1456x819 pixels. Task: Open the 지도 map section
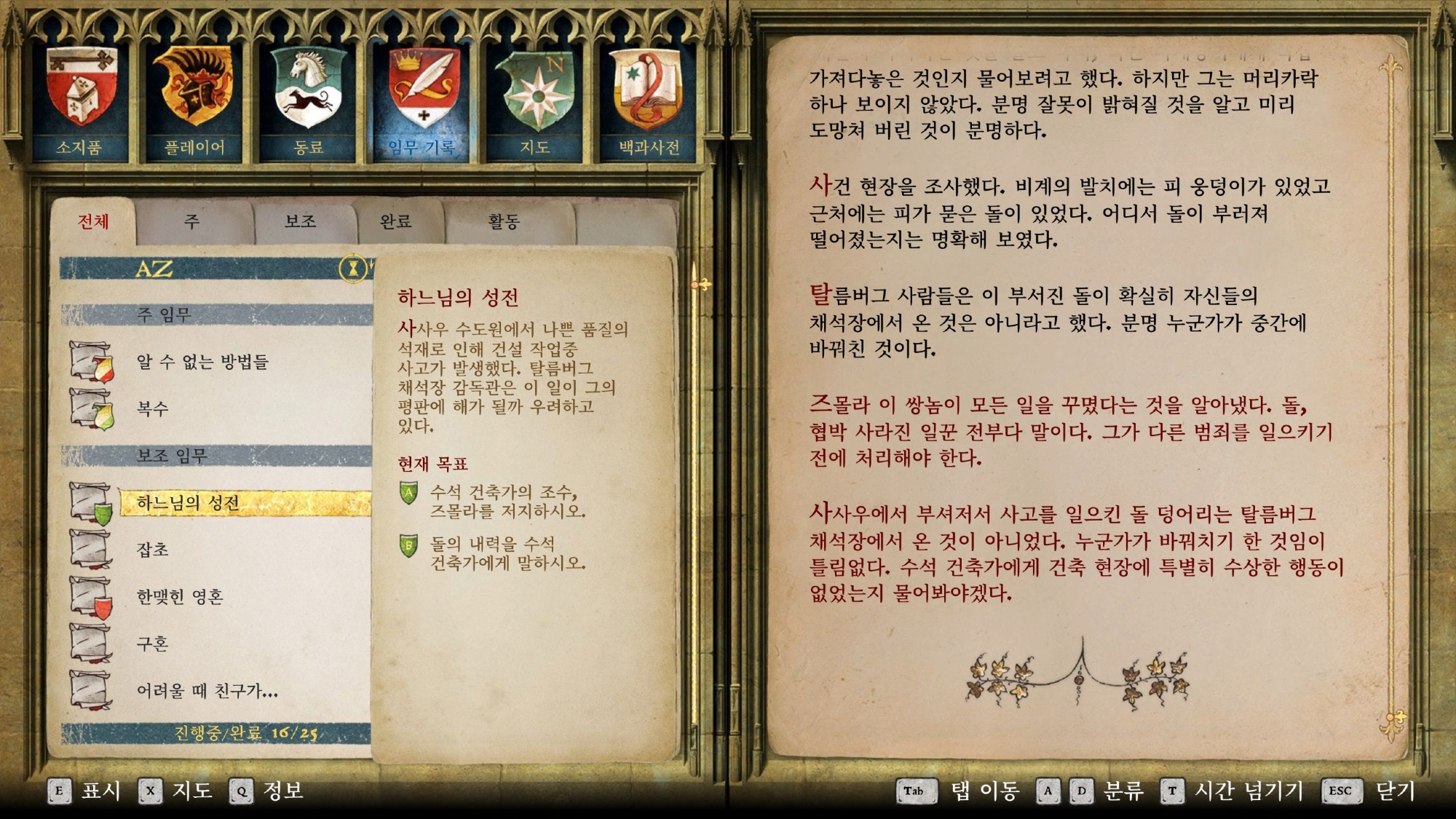pos(536,103)
